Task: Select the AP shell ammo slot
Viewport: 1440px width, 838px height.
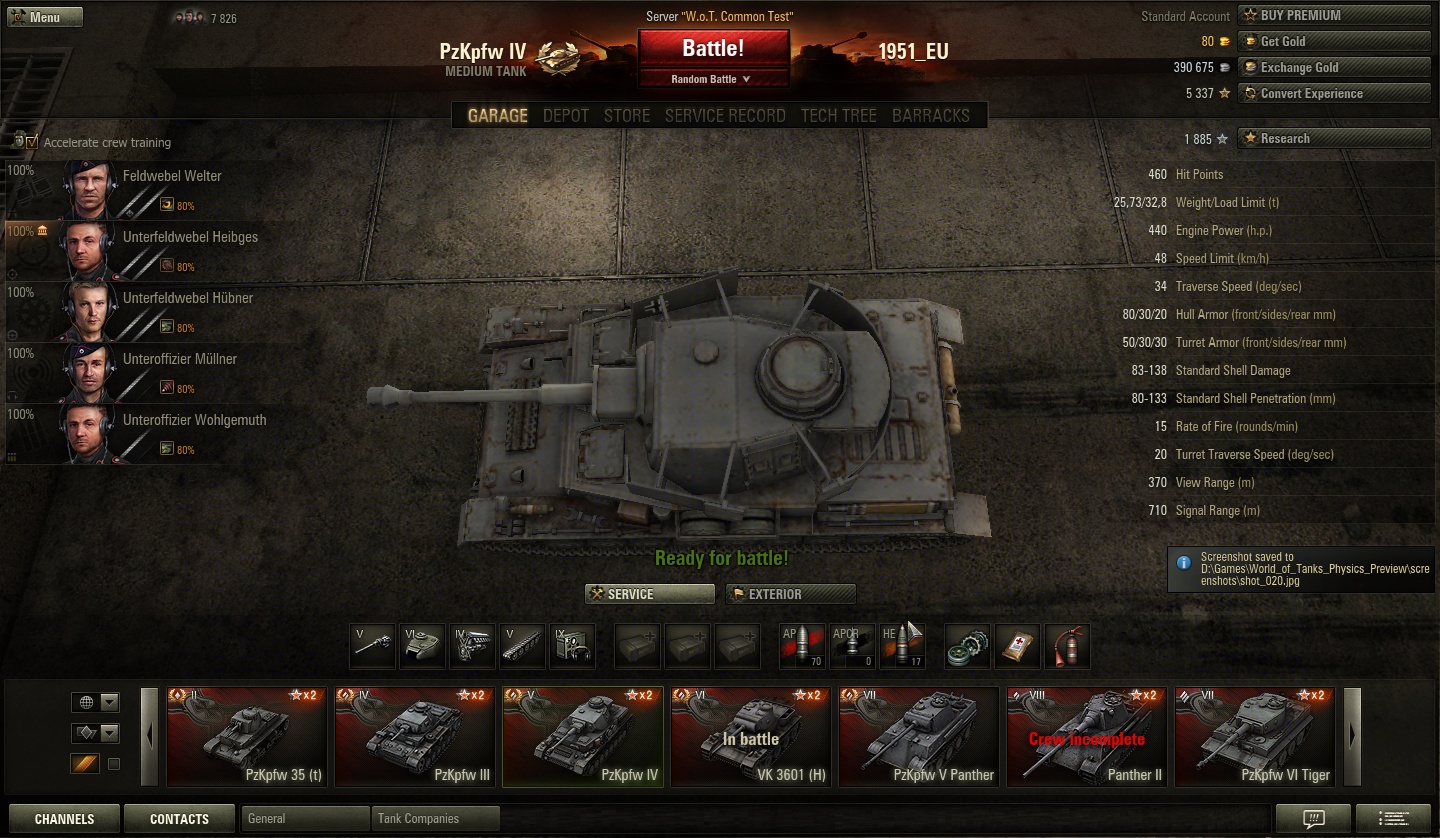Action: pos(802,646)
